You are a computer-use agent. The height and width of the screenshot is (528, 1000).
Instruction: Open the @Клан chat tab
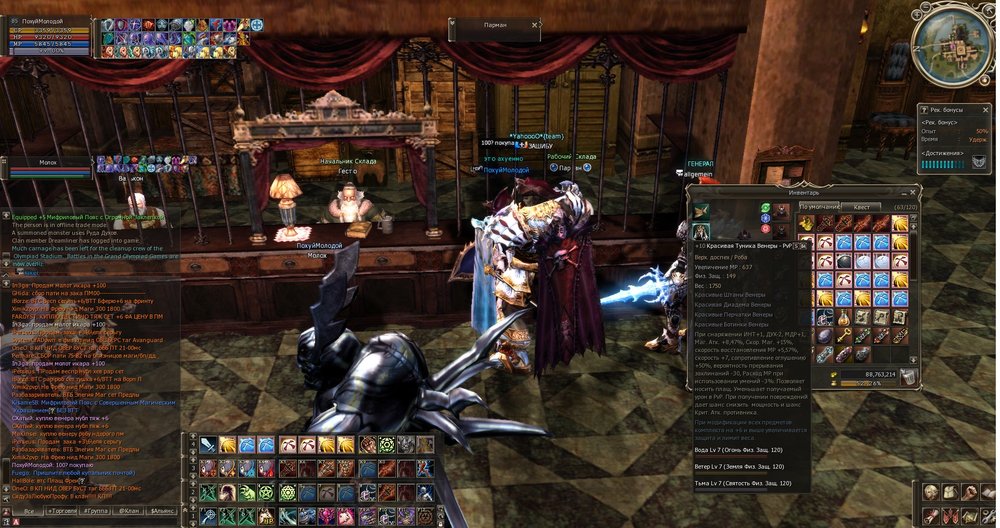tap(130, 511)
